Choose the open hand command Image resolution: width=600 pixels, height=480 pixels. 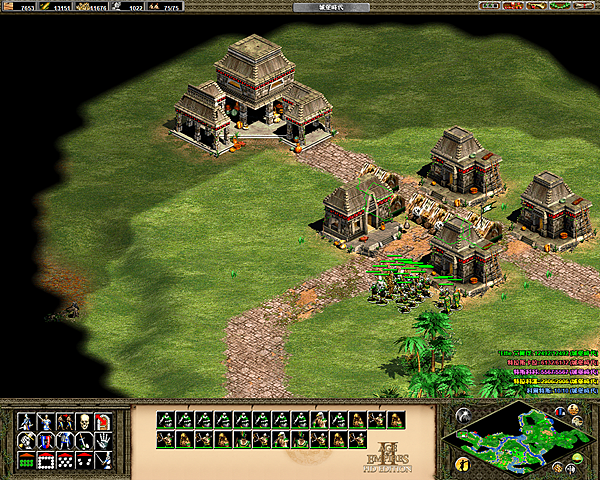[x=104, y=440]
